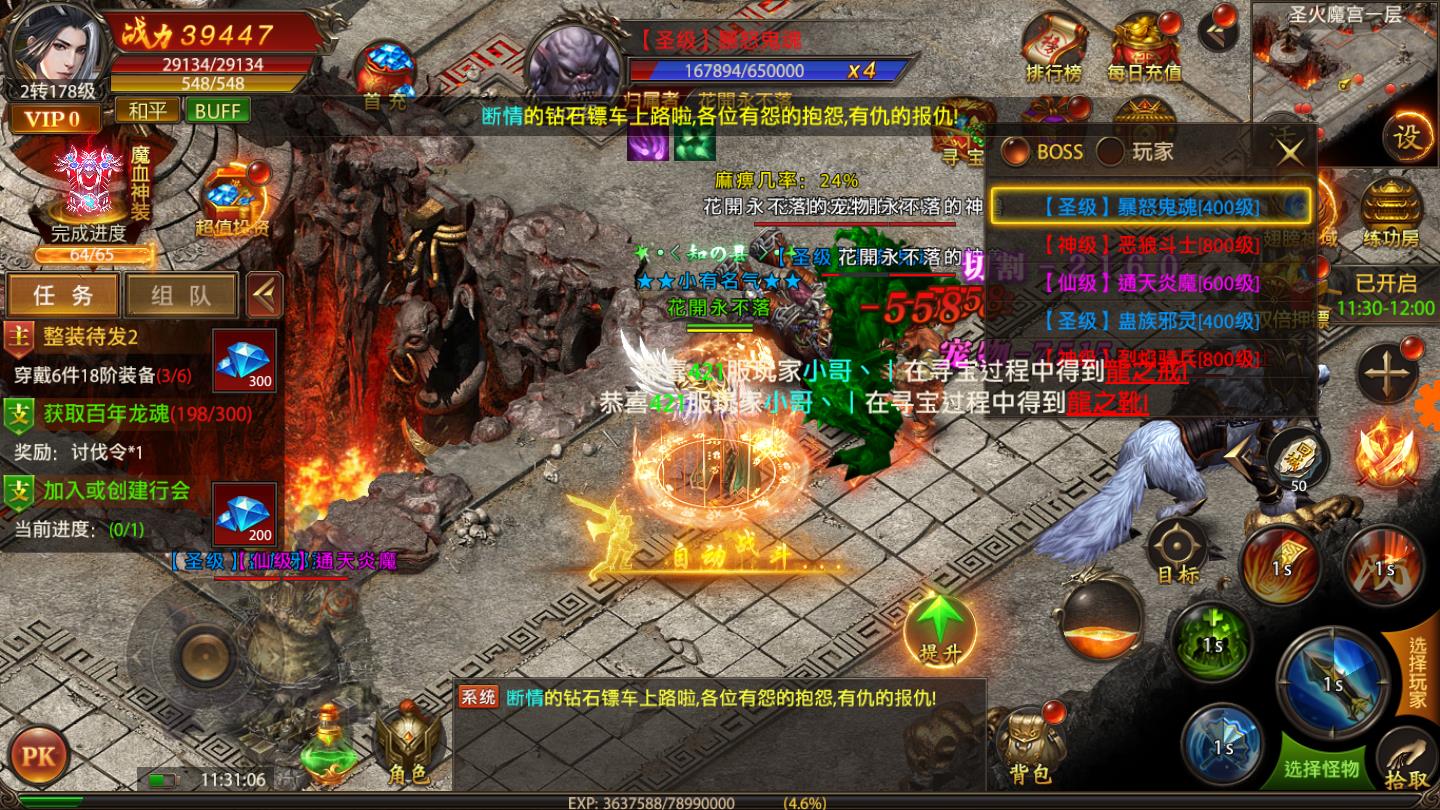Open the 排行榜 ranking scroll
This screenshot has width=1440, height=810.
pos(1054,48)
